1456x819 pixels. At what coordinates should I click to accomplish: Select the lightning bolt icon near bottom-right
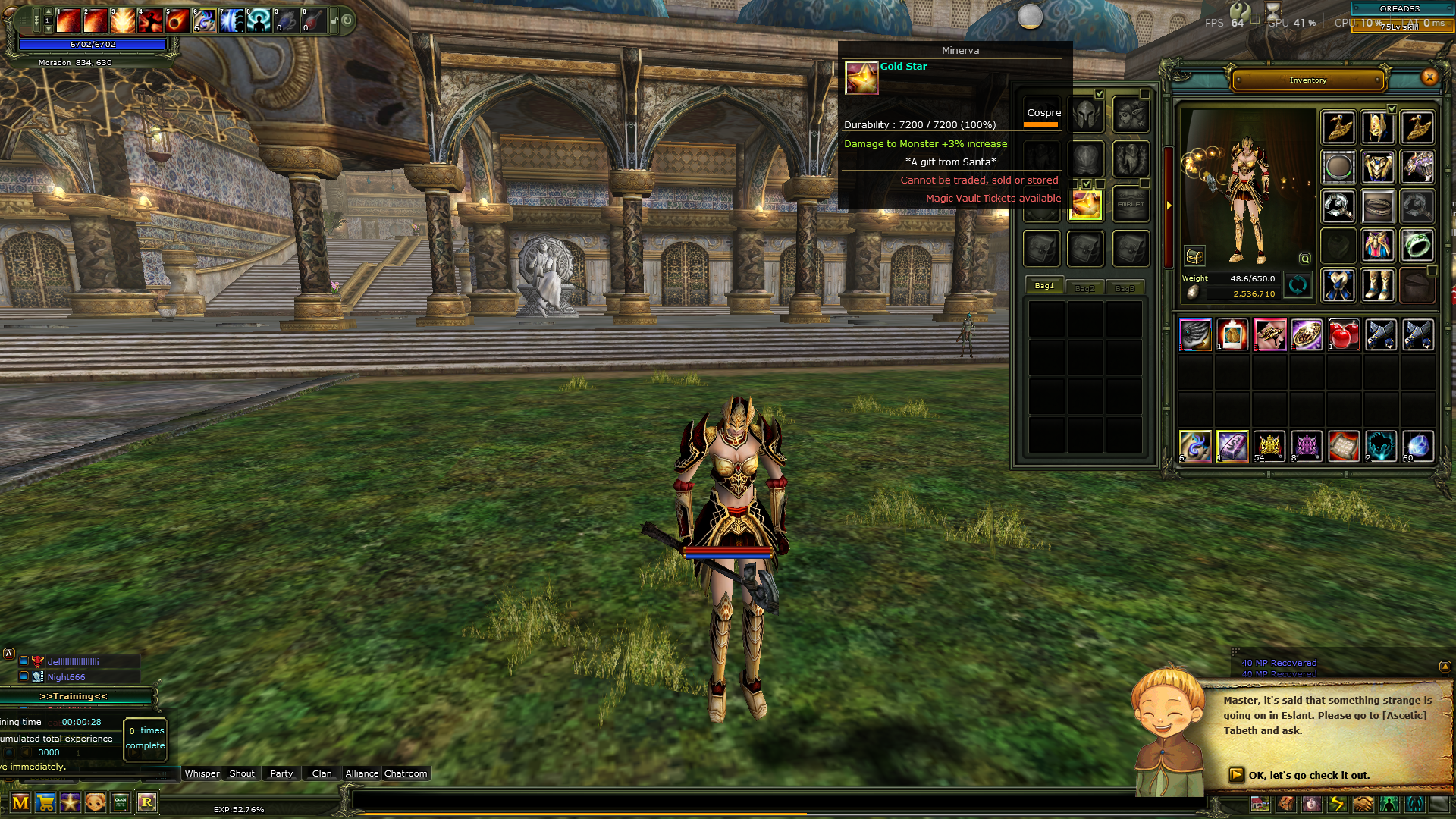(1337, 805)
